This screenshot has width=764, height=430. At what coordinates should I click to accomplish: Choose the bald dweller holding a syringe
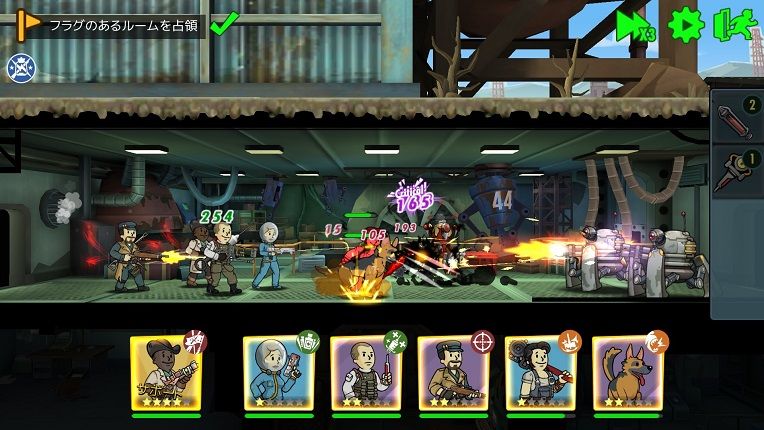pos(365,372)
